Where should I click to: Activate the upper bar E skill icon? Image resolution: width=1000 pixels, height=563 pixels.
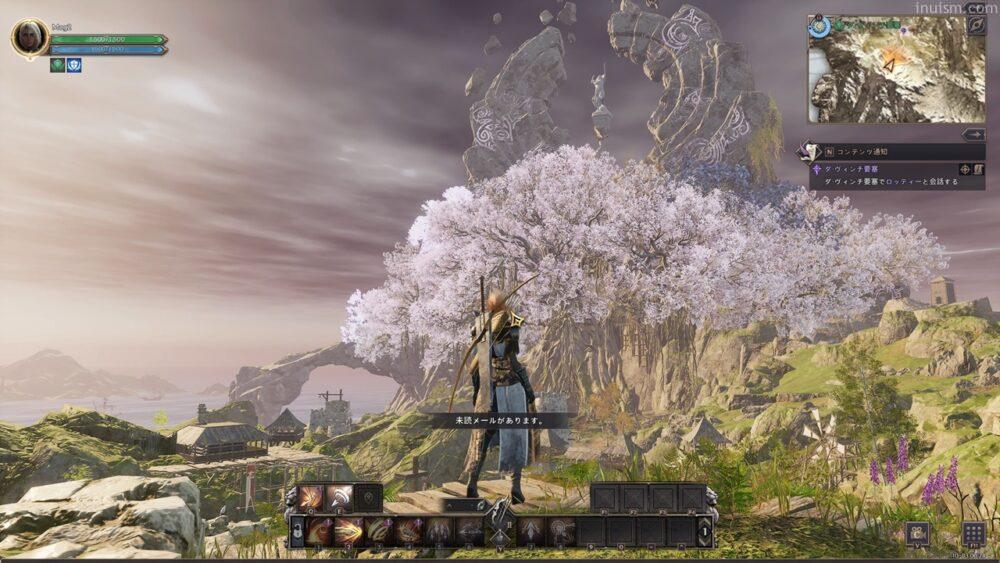click(340, 497)
